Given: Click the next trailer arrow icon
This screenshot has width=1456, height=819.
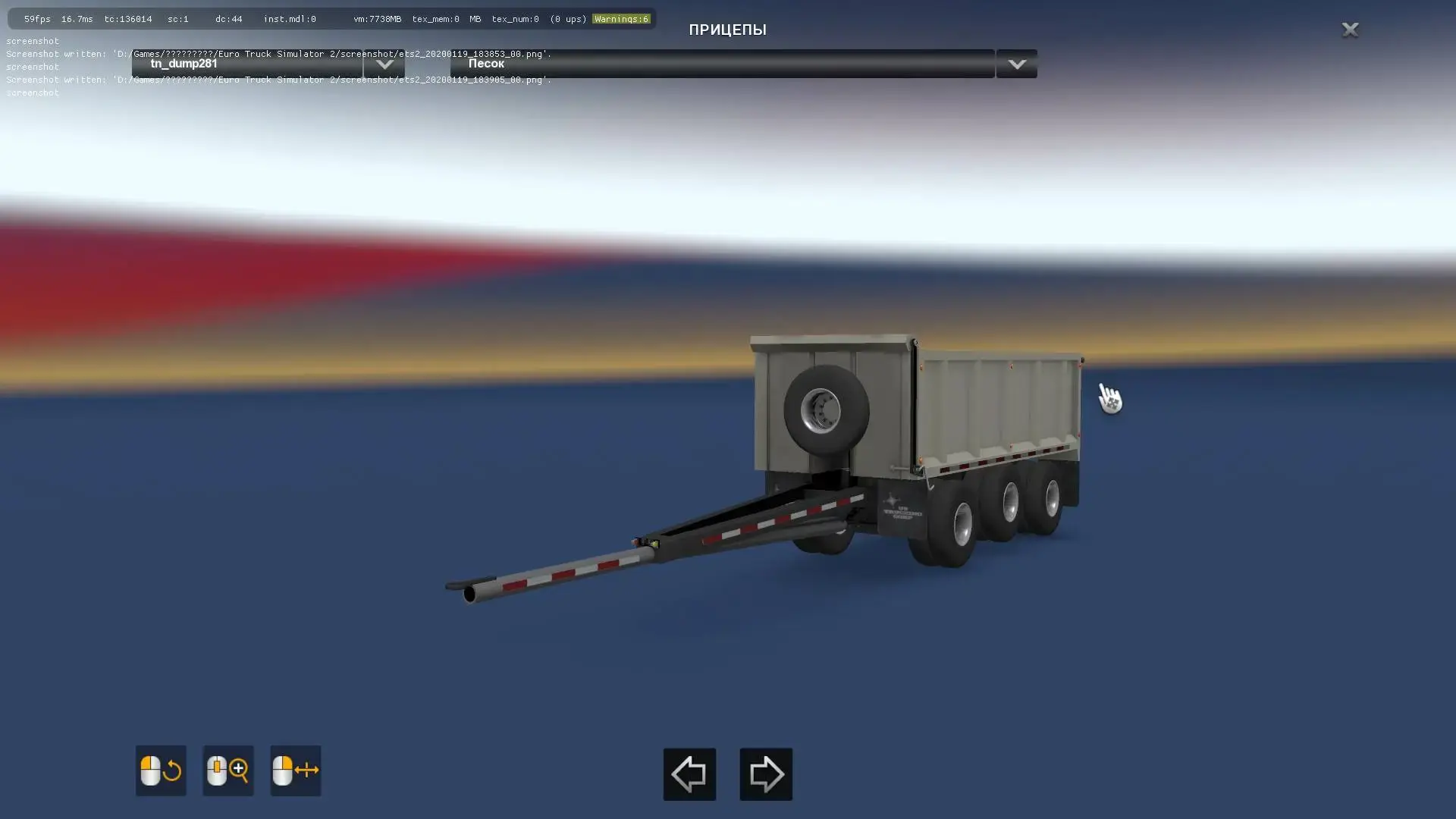Looking at the screenshot, I should pyautogui.click(x=765, y=773).
